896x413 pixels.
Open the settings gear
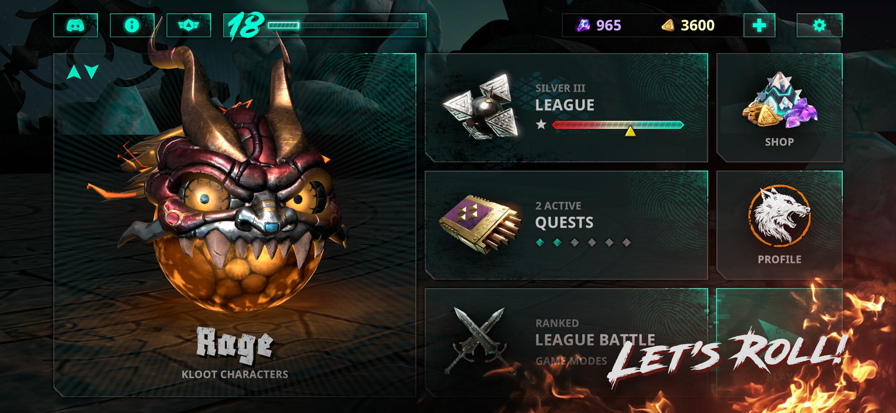819,25
